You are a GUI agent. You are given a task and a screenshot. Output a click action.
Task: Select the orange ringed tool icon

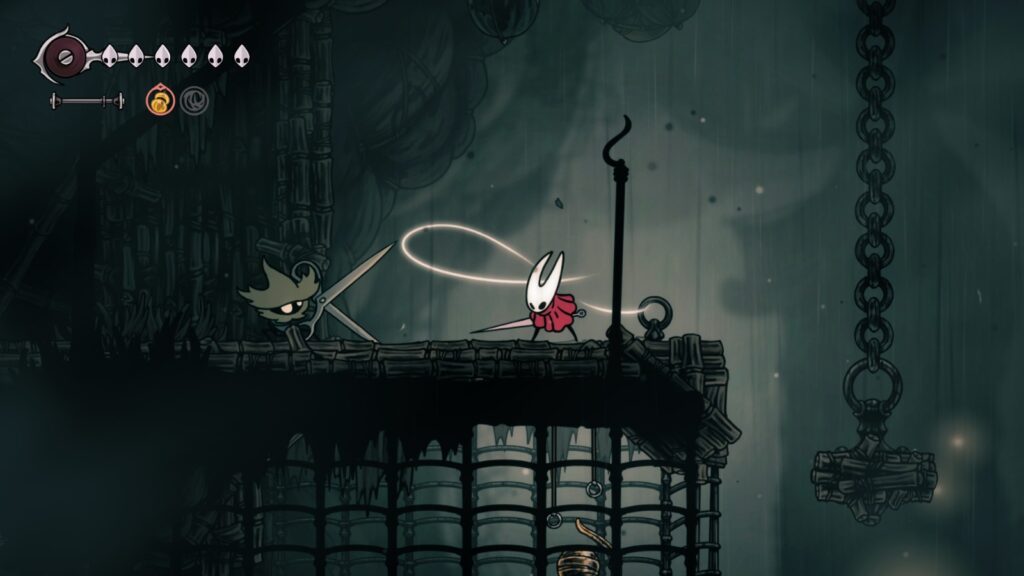point(160,99)
